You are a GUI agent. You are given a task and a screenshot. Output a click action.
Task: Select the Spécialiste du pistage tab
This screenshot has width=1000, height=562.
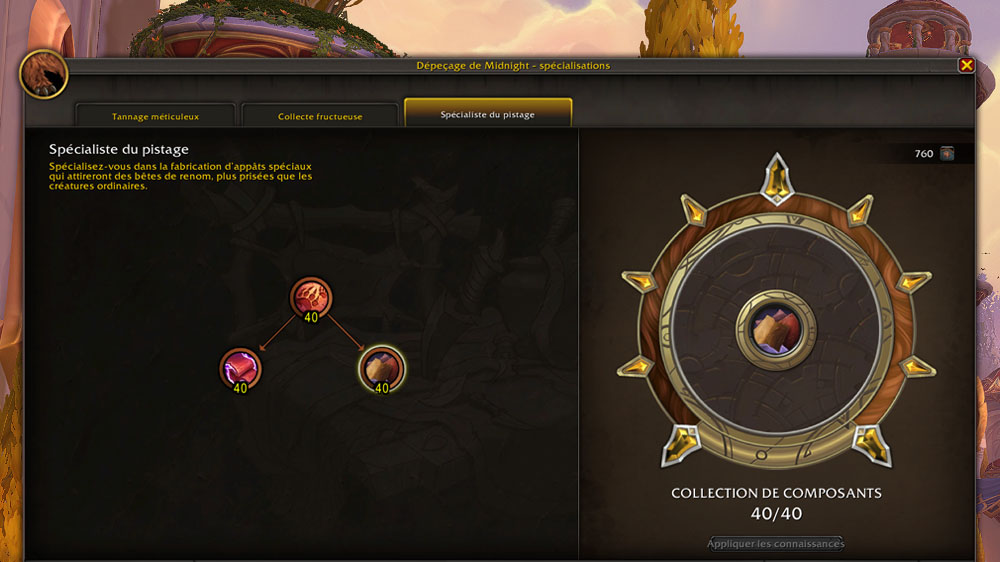pyautogui.click(x=488, y=114)
